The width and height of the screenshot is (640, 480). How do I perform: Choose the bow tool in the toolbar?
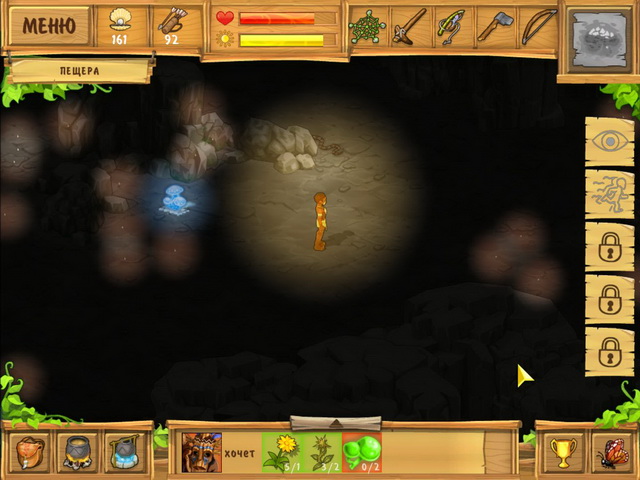[x=536, y=26]
